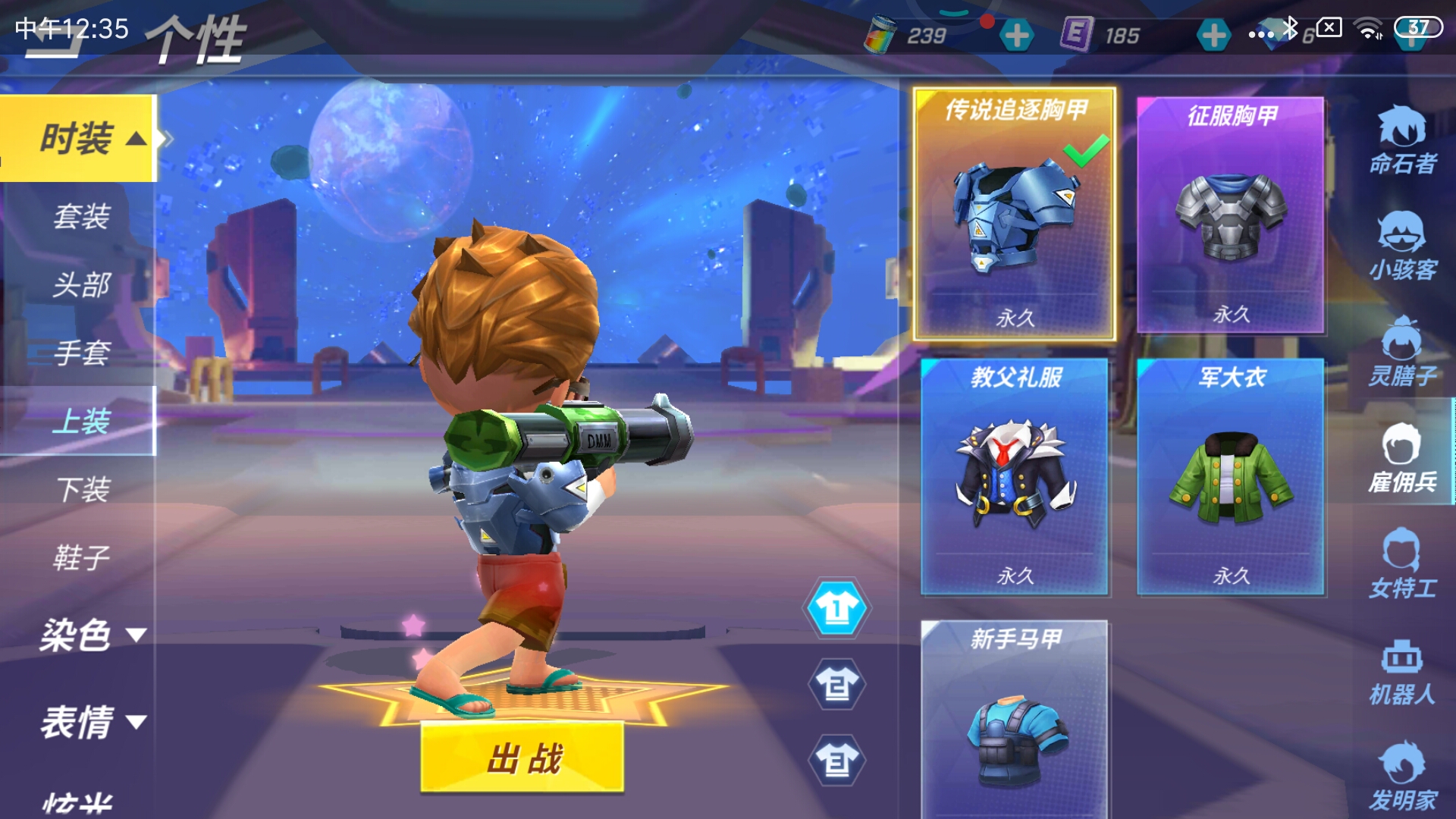This screenshot has width=1456, height=819.
Task: Switch to outfit preset 2
Action: click(x=836, y=685)
